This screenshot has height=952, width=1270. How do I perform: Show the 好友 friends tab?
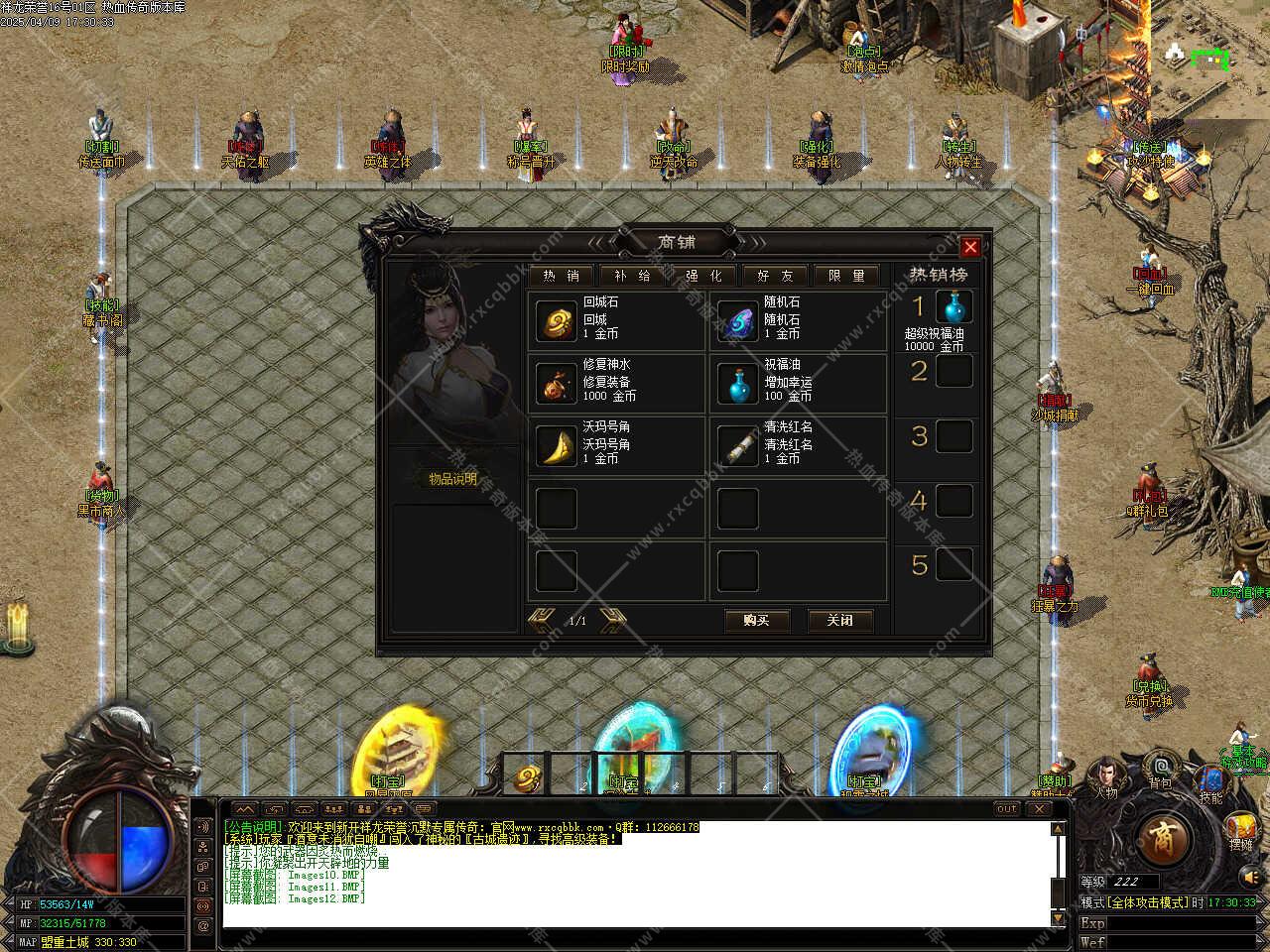(x=775, y=276)
